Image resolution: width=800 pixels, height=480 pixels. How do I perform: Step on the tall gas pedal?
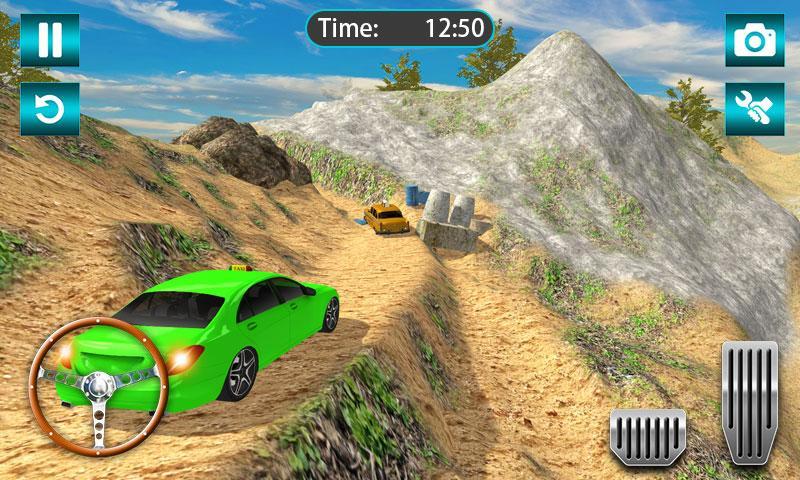point(749,401)
